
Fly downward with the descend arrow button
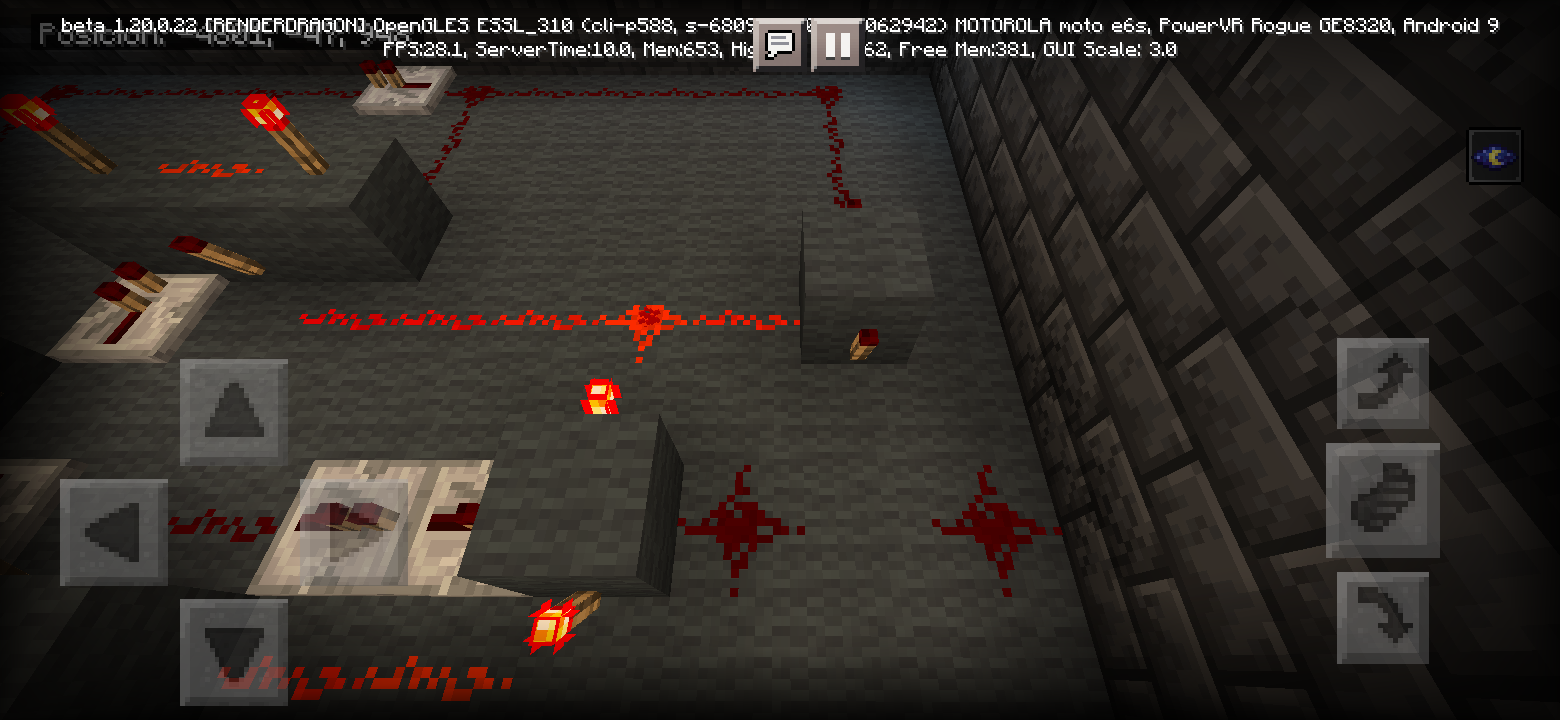point(1383,617)
